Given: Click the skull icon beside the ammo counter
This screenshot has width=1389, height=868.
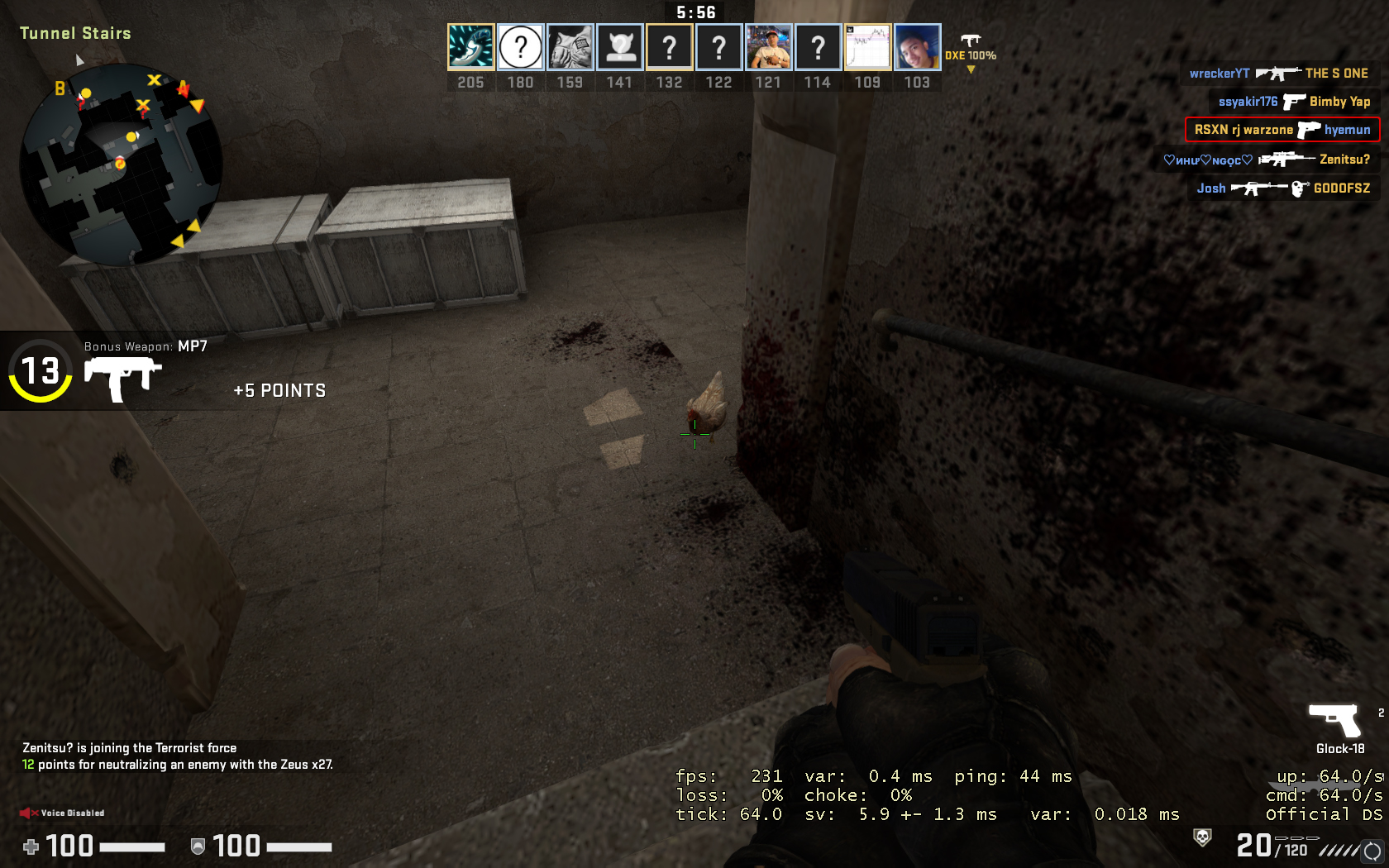Looking at the screenshot, I should (1202, 837).
